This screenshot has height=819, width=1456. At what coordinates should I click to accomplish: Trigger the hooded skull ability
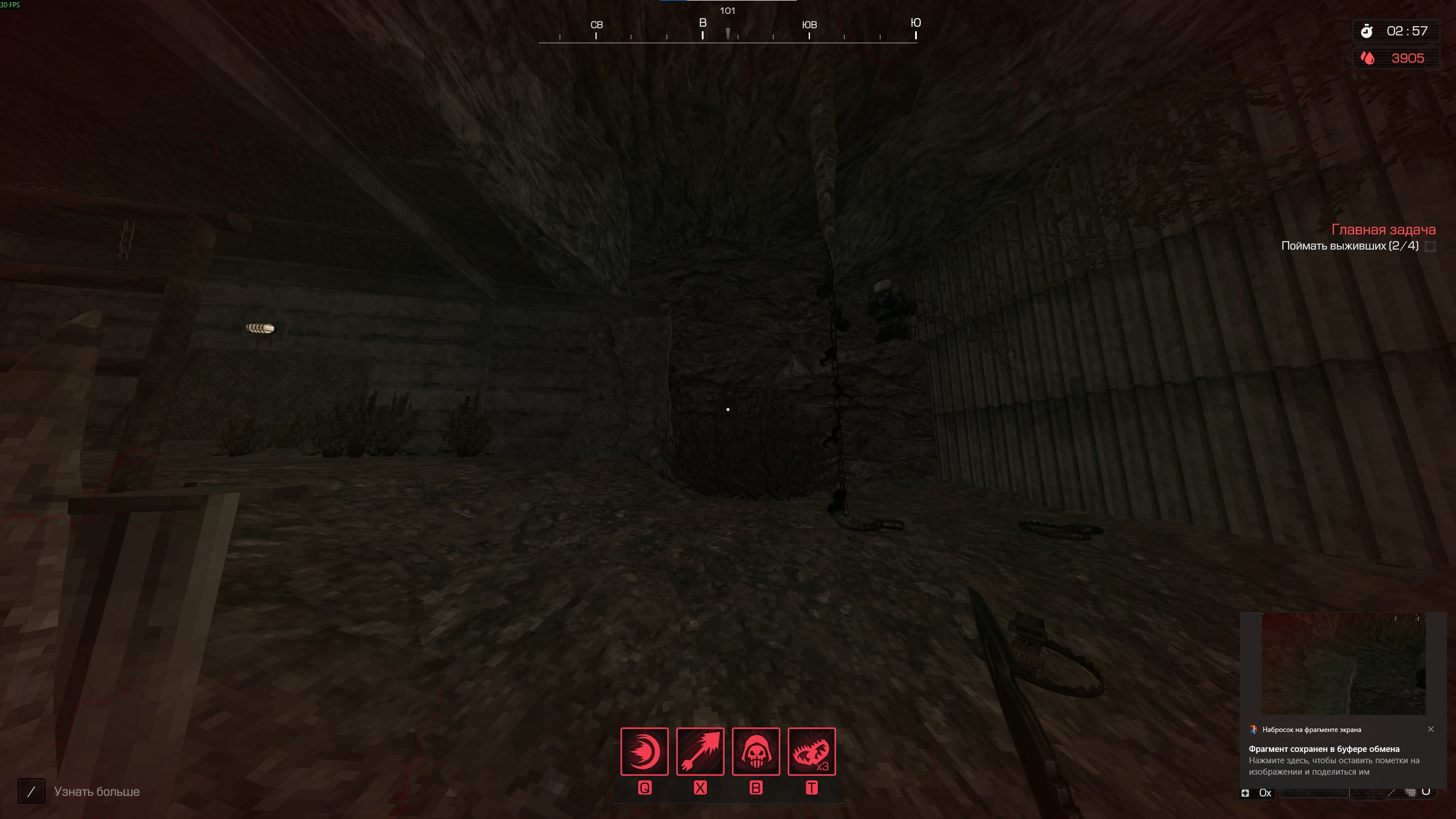pos(756,751)
